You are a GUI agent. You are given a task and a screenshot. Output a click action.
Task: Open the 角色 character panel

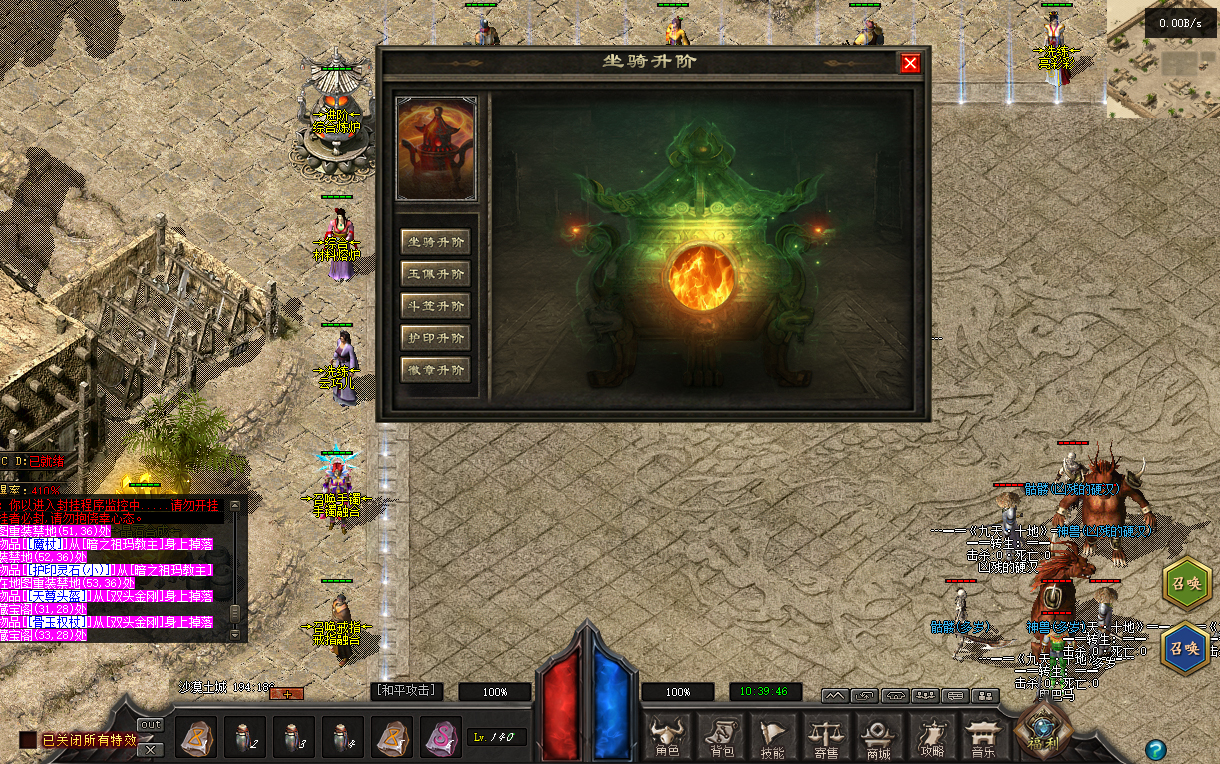click(x=667, y=738)
